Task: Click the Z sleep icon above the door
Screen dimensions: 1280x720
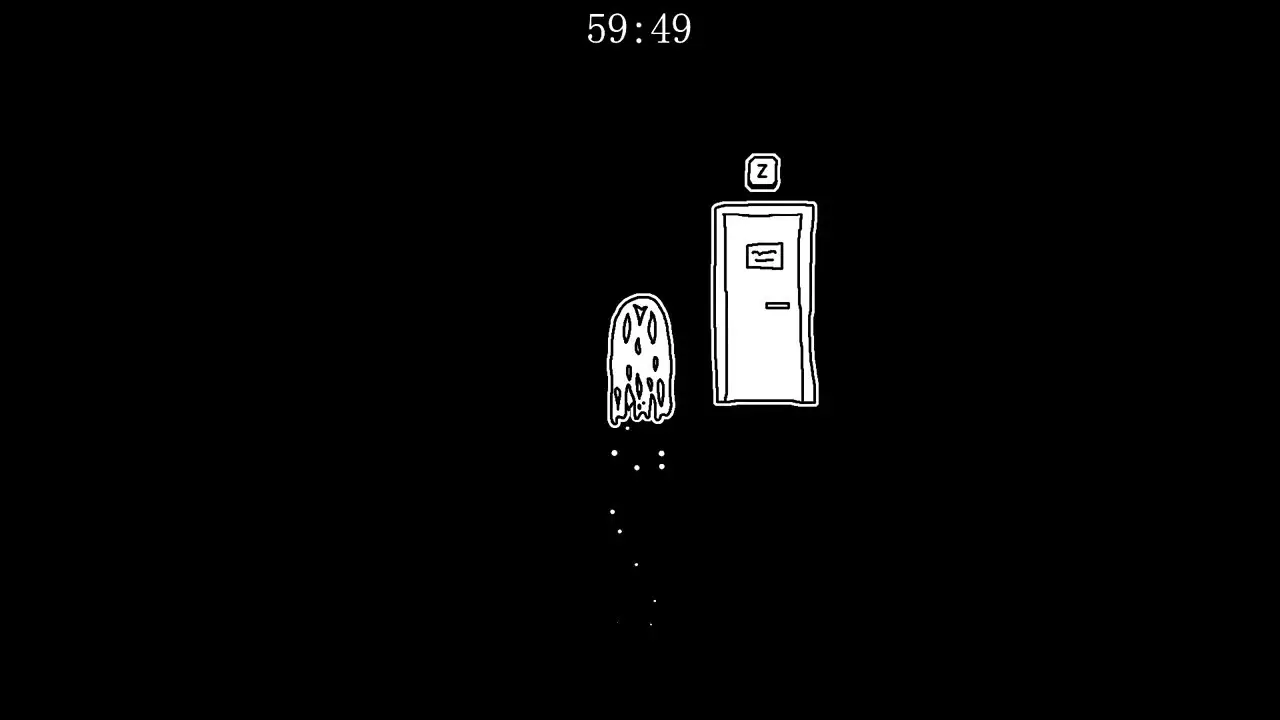Action: (x=763, y=170)
